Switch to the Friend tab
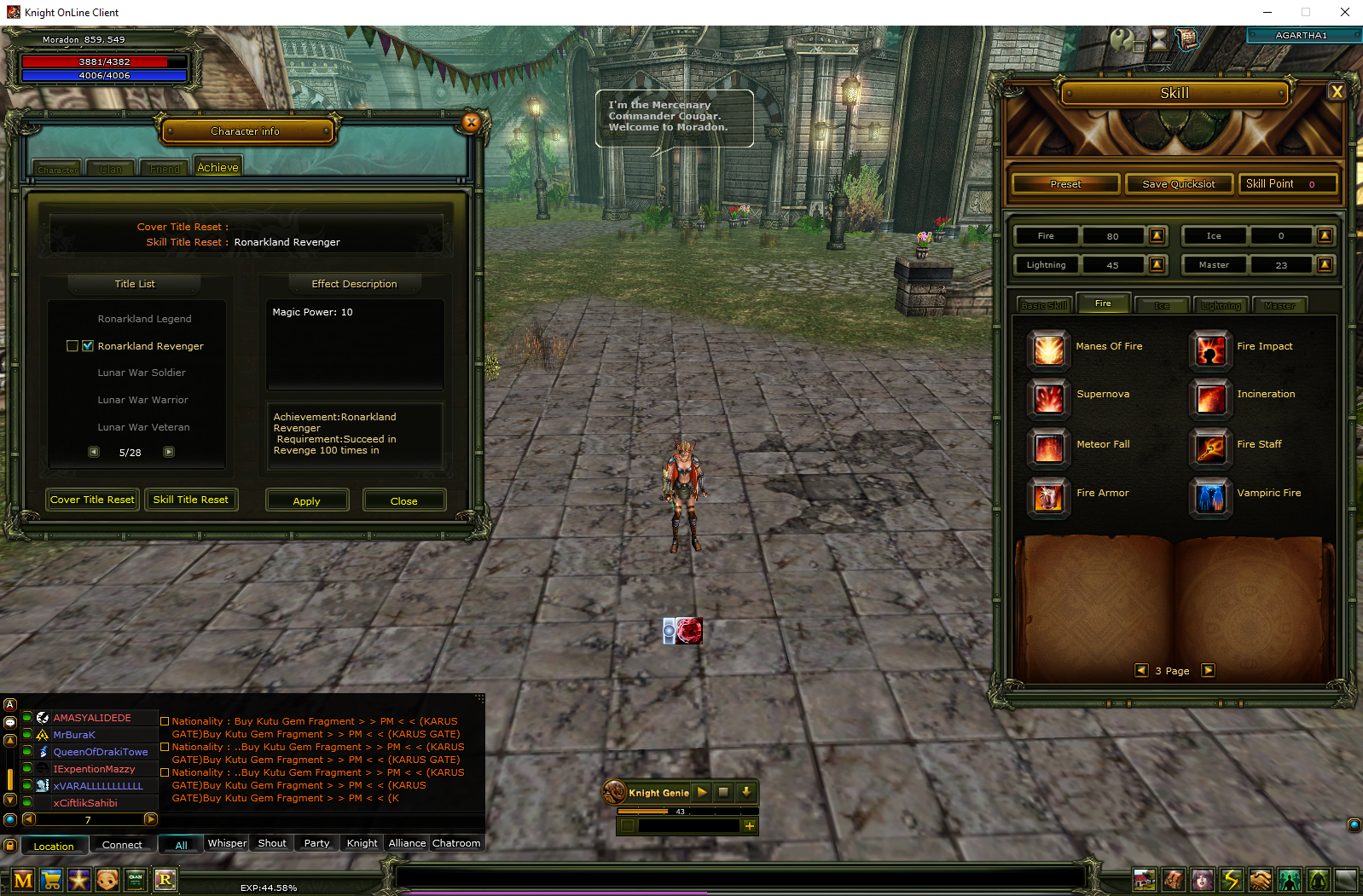1363x896 pixels. [x=165, y=169]
